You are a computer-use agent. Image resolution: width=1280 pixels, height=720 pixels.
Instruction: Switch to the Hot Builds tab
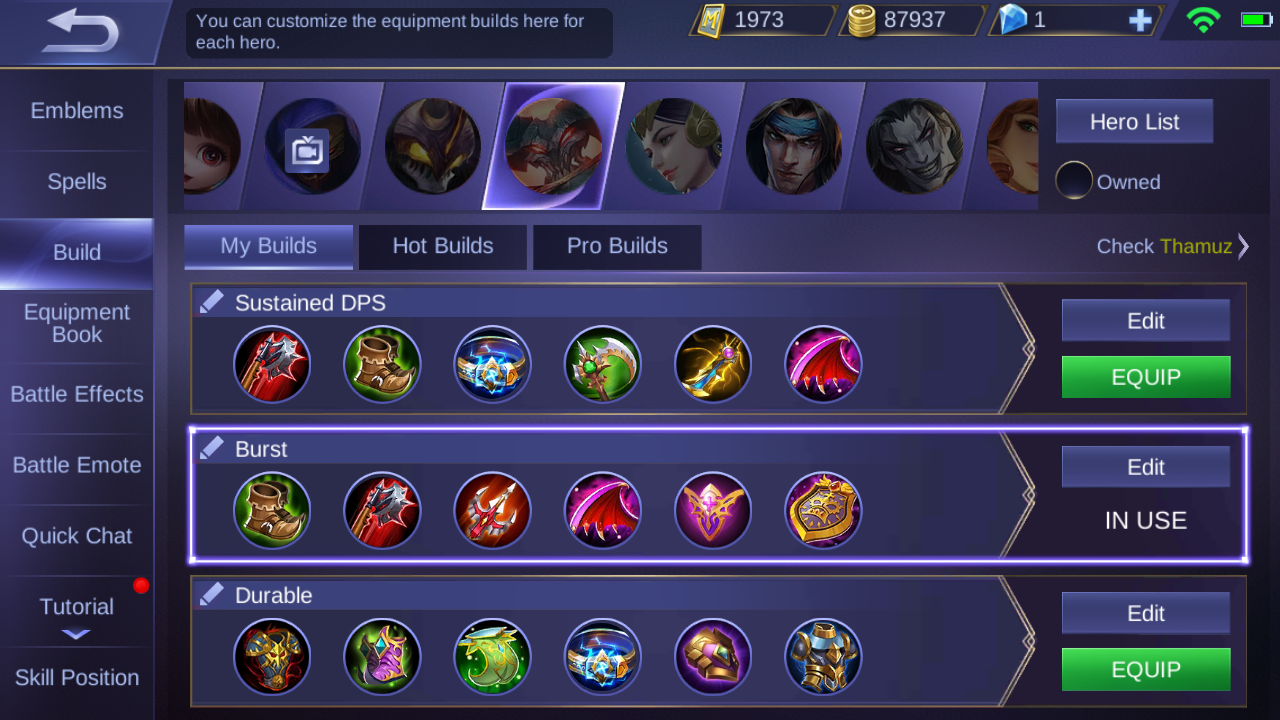click(x=442, y=246)
